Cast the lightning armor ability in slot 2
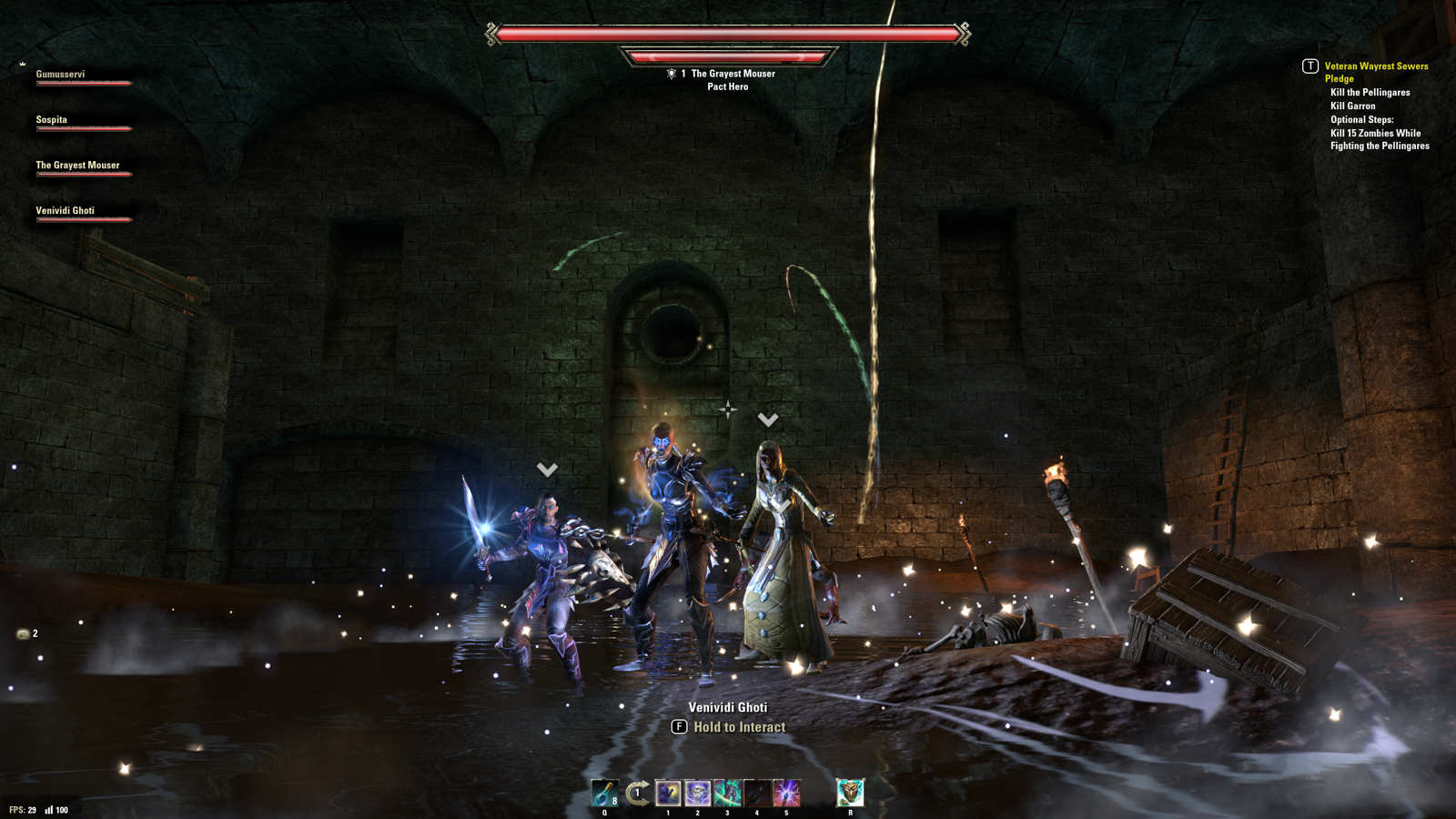Image resolution: width=1456 pixels, height=819 pixels. coord(698,793)
